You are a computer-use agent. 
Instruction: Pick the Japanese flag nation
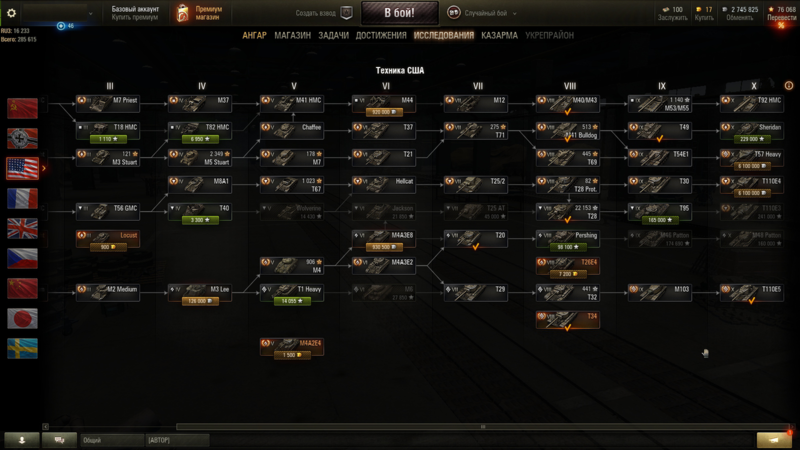[x=22, y=318]
